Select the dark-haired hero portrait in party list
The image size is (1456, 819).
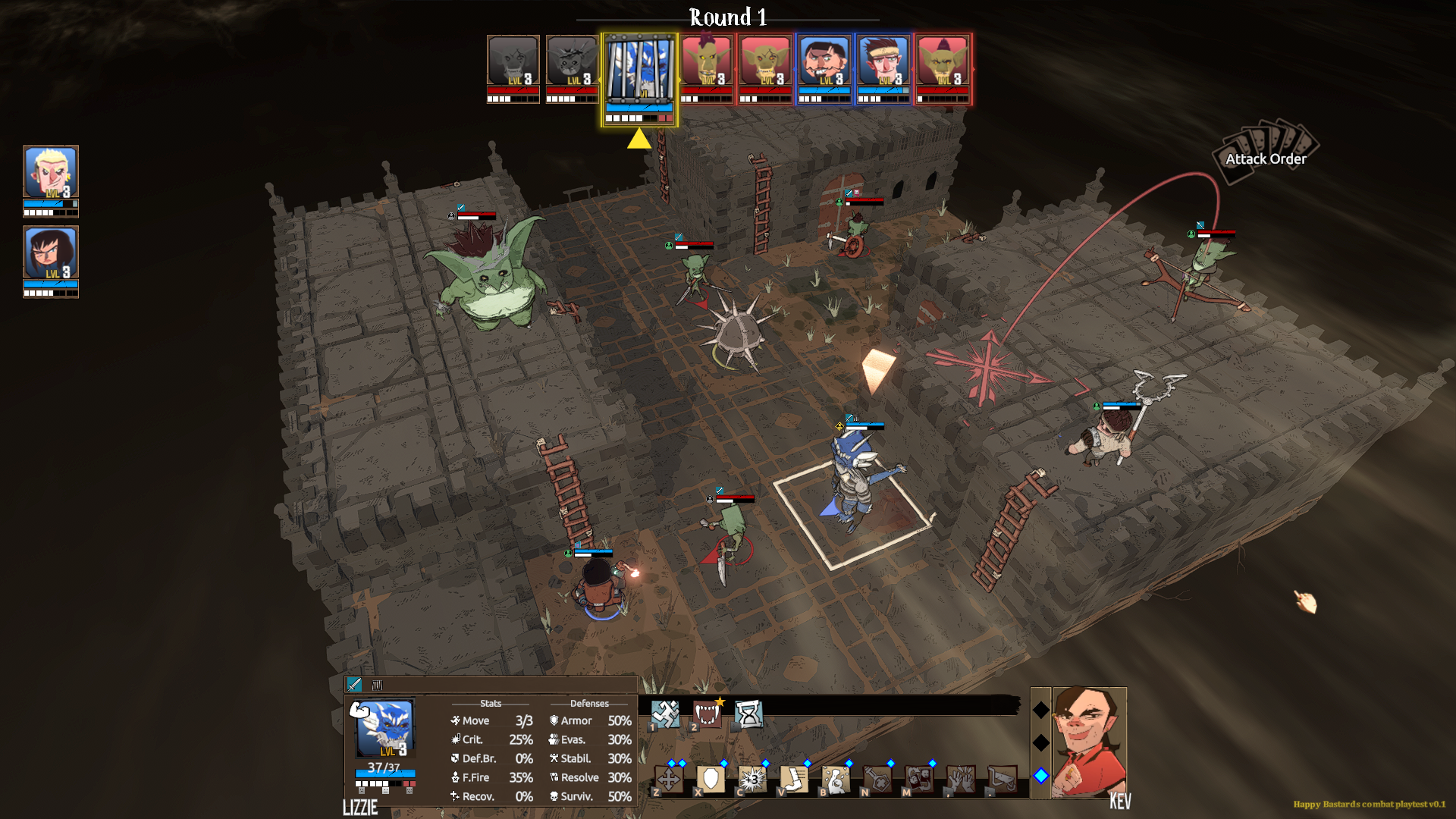pyautogui.click(x=50, y=253)
